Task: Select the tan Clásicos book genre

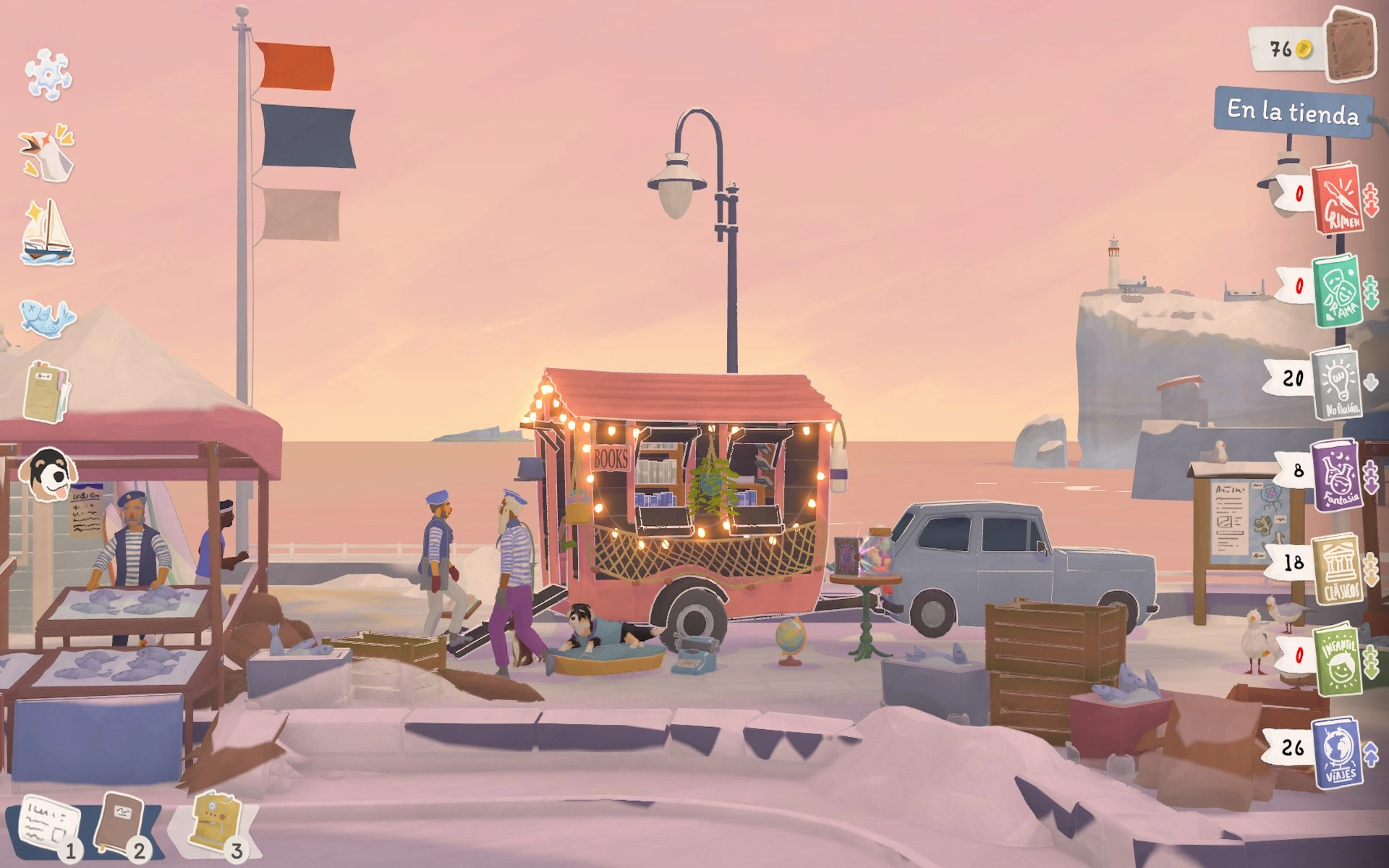Action: pos(1337,569)
